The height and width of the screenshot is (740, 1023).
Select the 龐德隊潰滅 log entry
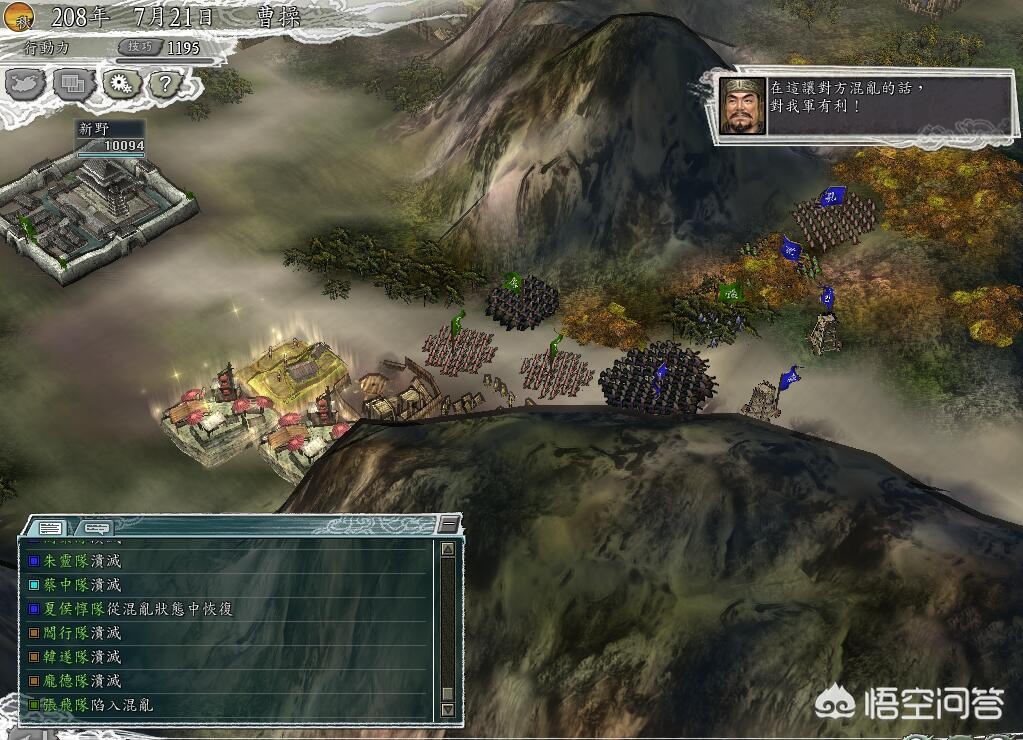coord(81,681)
